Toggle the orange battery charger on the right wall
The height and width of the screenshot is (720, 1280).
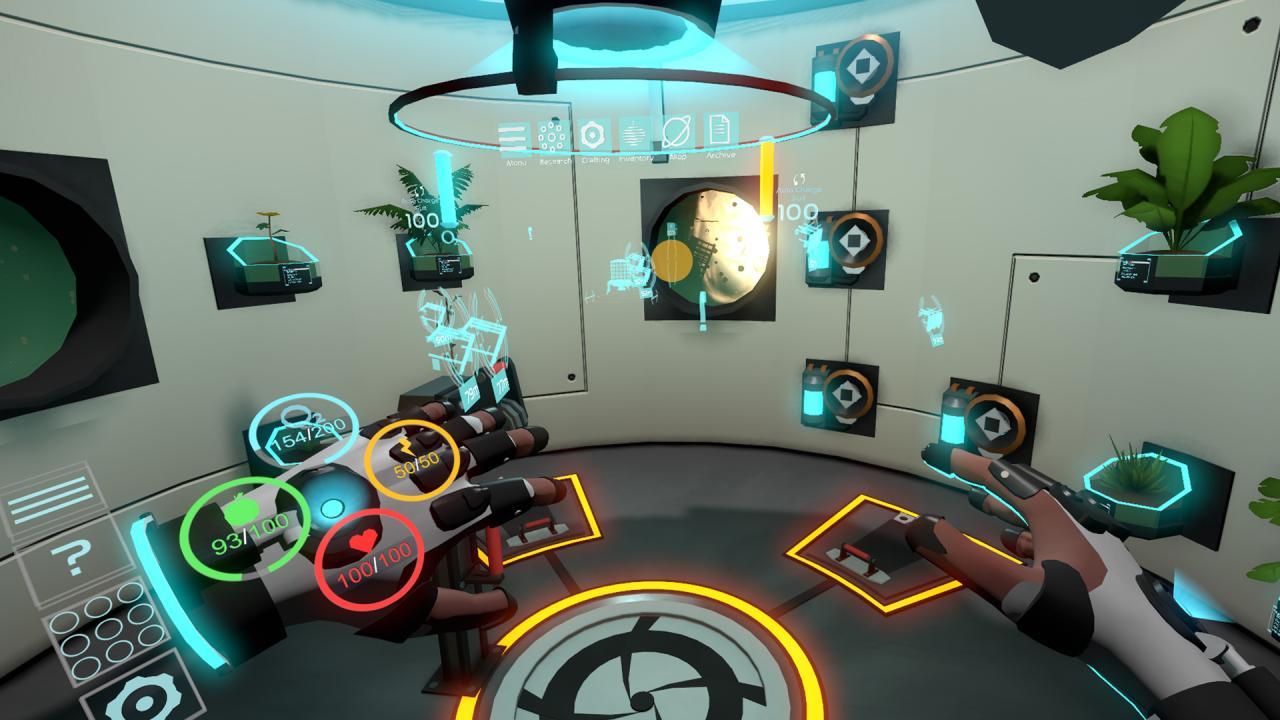857,238
